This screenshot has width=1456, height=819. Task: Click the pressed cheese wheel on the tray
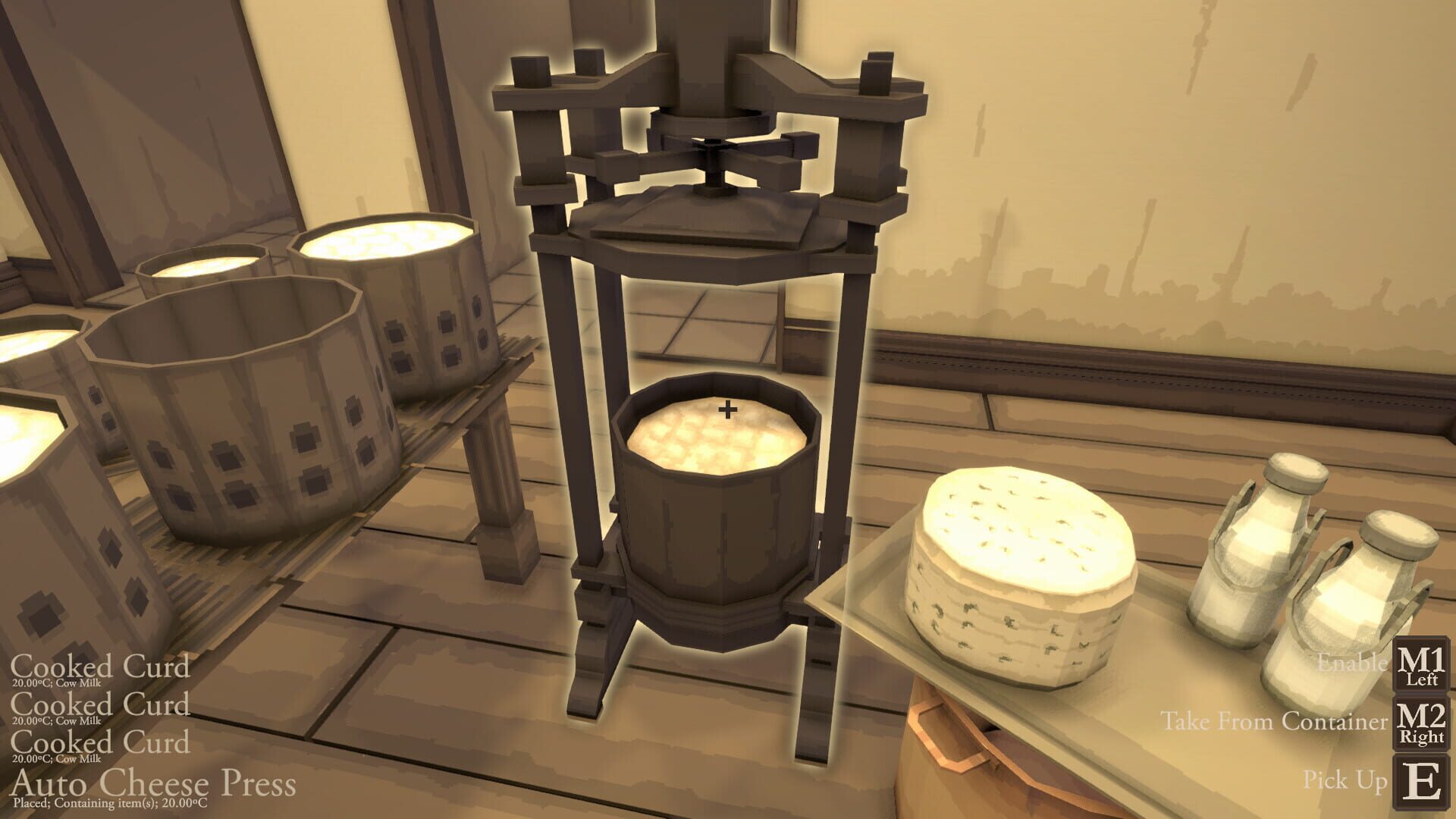(1024, 569)
